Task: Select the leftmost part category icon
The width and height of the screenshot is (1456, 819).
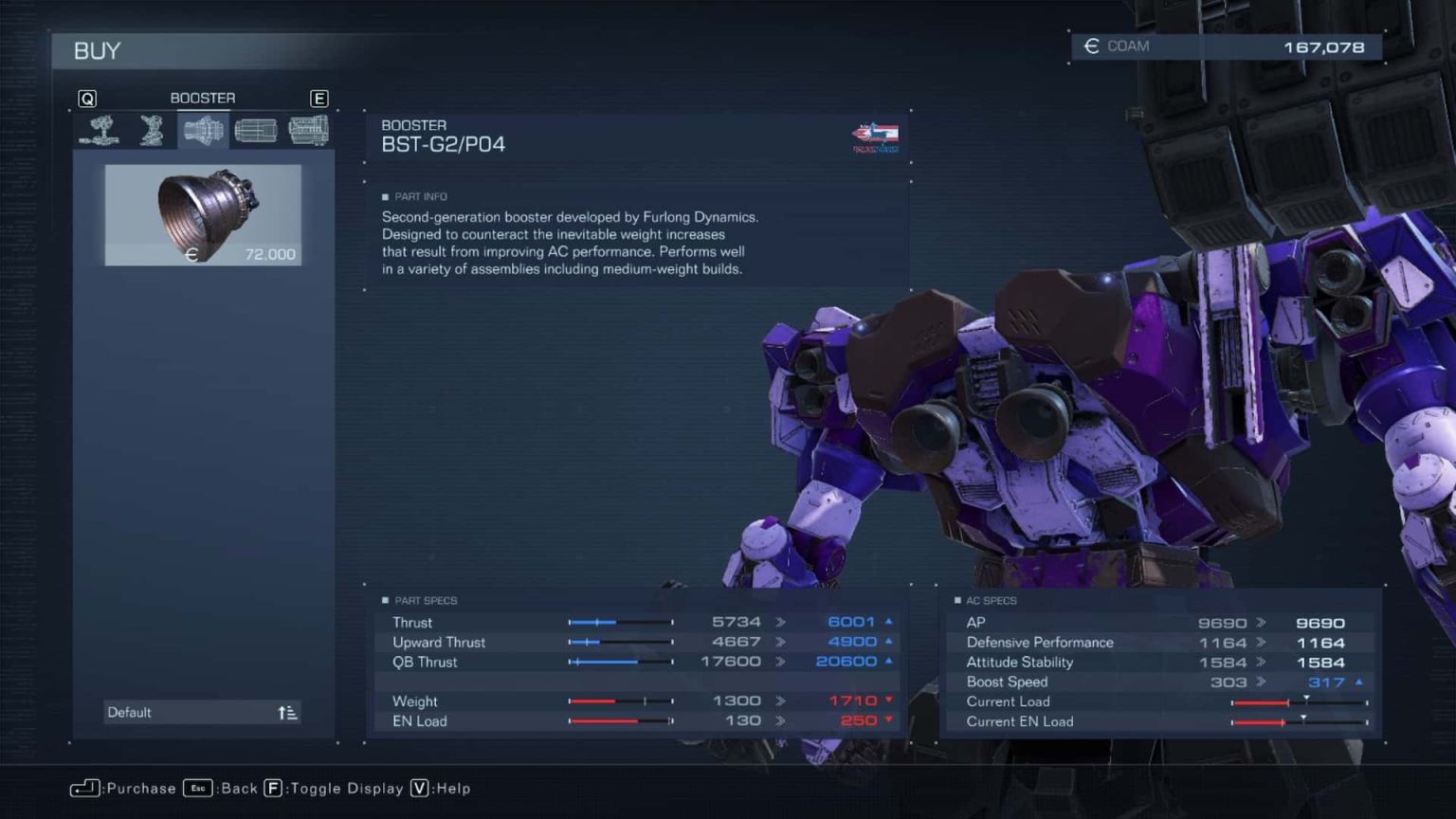Action: tap(101, 130)
